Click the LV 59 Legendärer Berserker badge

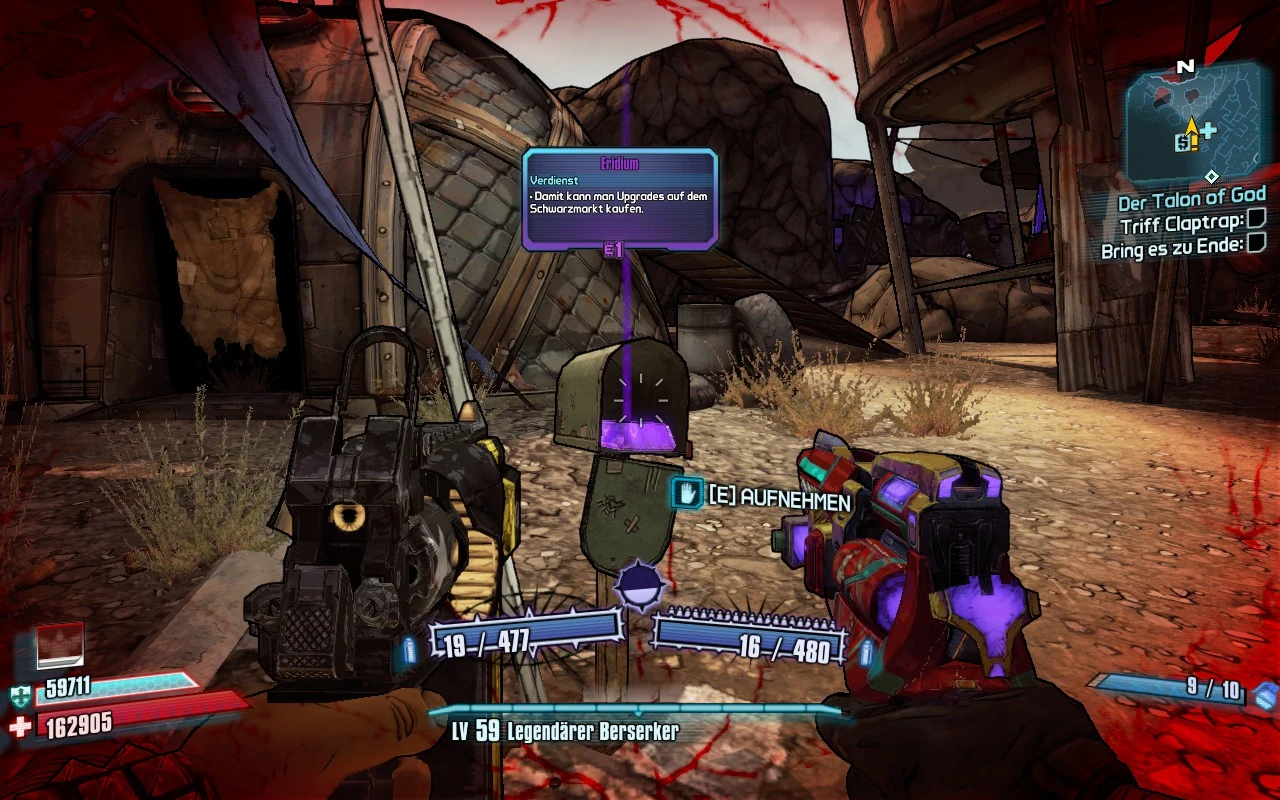click(567, 732)
